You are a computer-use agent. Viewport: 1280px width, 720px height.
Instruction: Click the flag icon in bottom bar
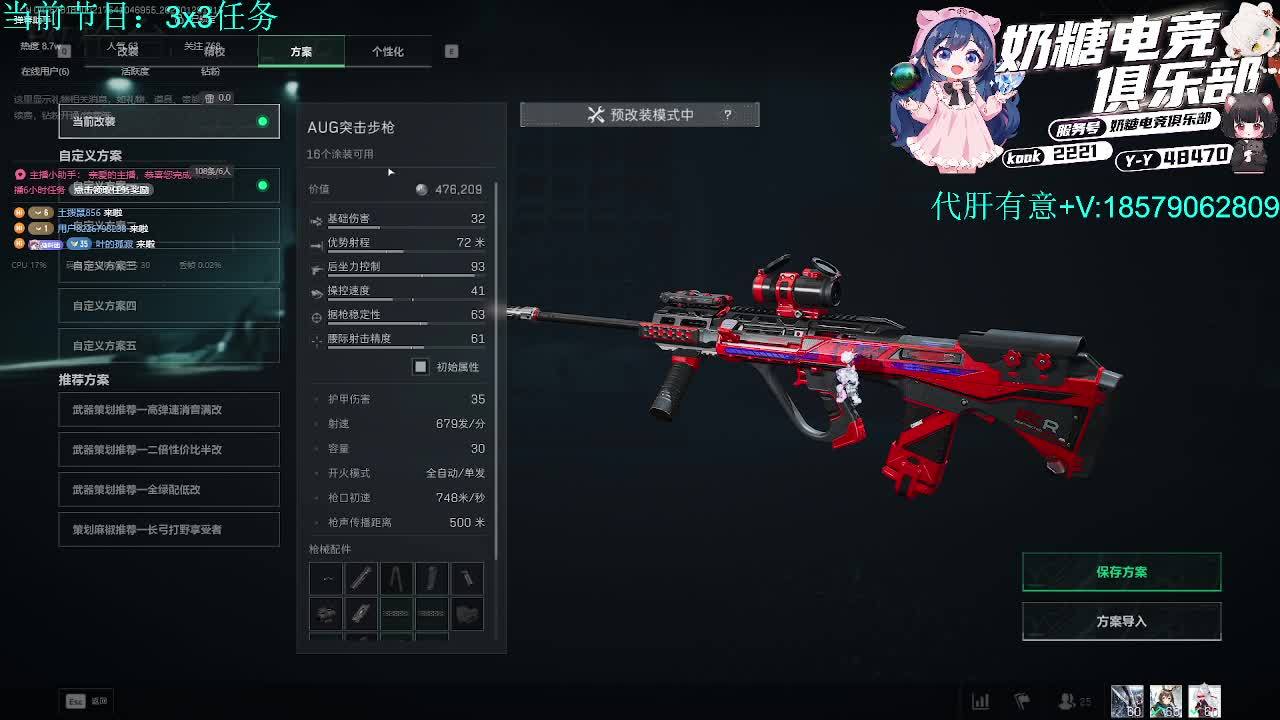(x=1022, y=701)
